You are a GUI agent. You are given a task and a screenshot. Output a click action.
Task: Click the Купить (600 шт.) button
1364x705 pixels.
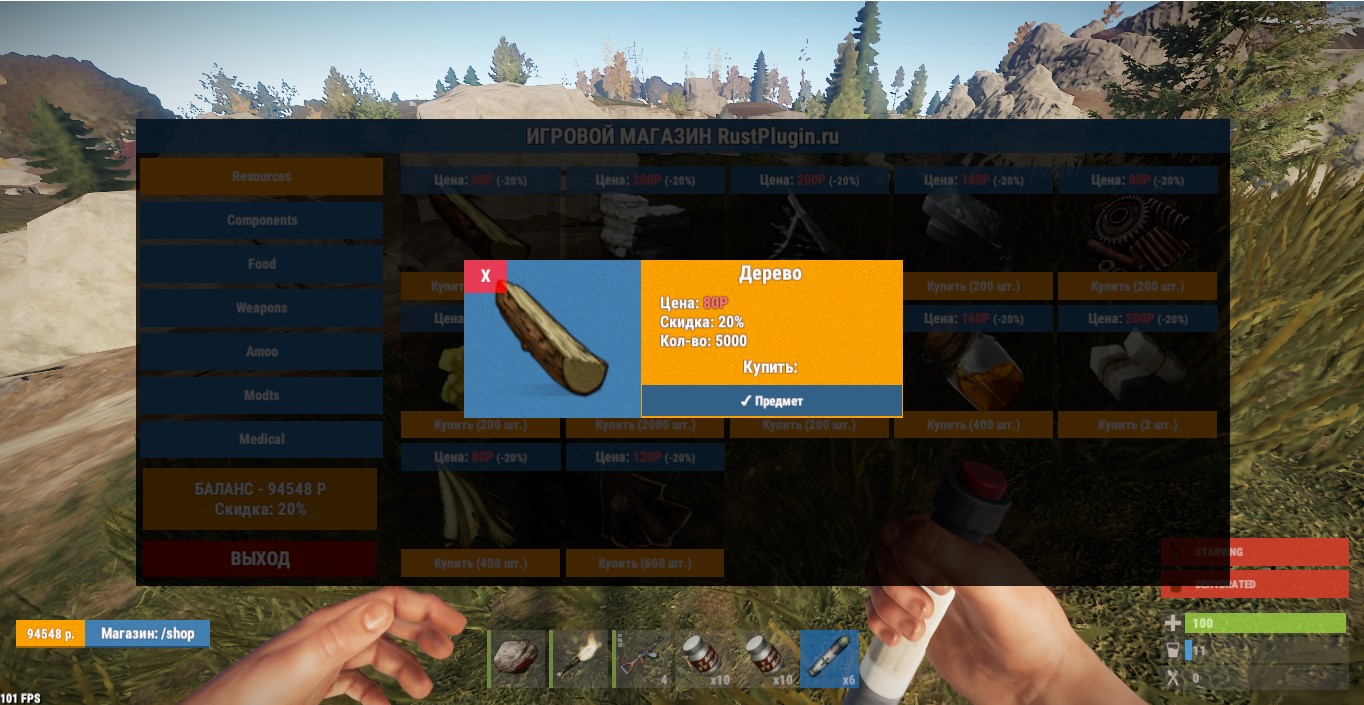click(645, 564)
